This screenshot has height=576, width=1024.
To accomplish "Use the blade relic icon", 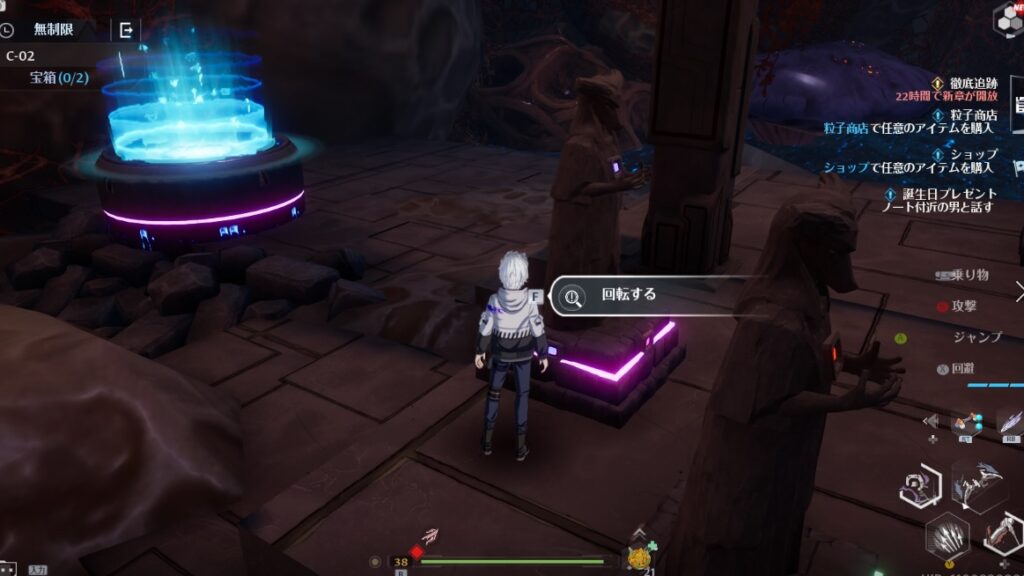I will click(x=1008, y=422).
